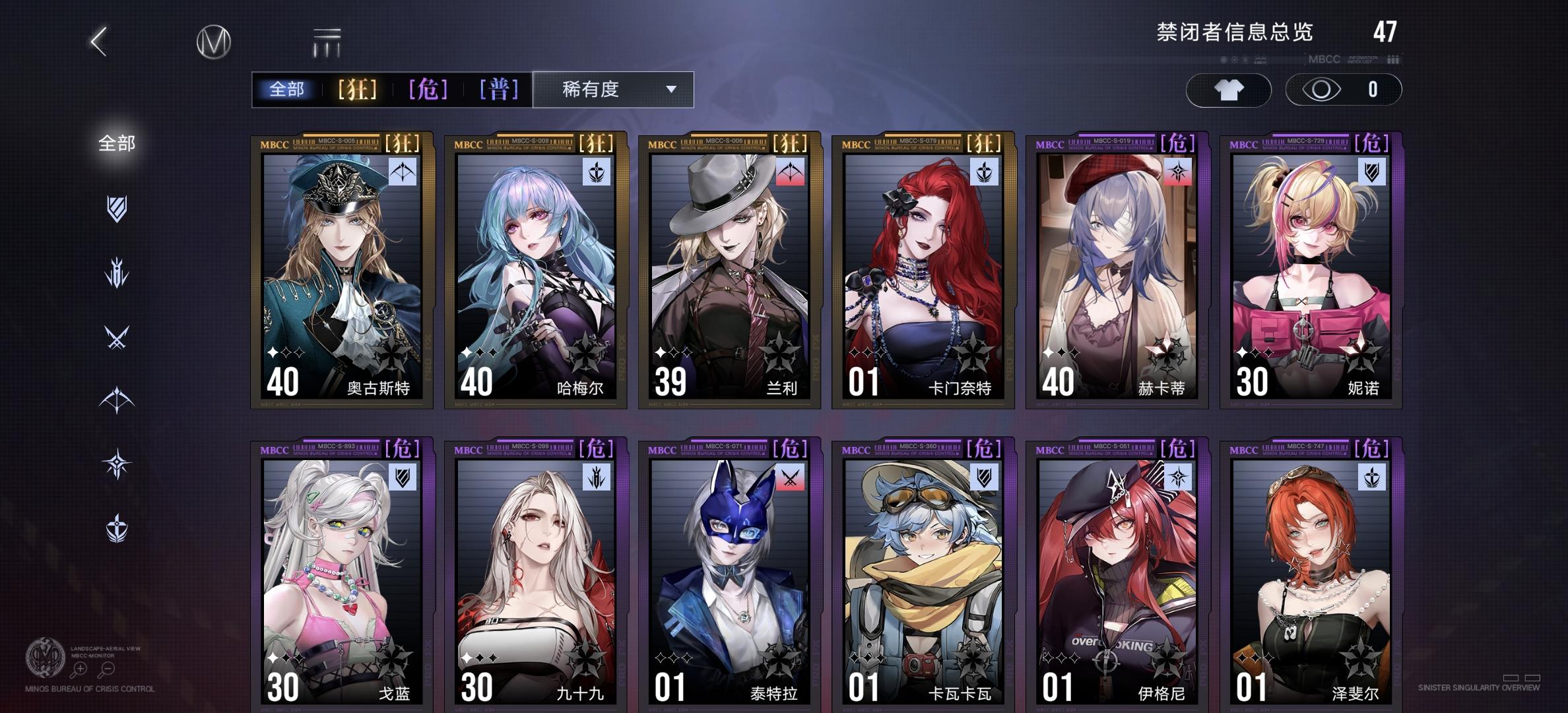Toggle the shirt costume display button

click(x=1229, y=91)
